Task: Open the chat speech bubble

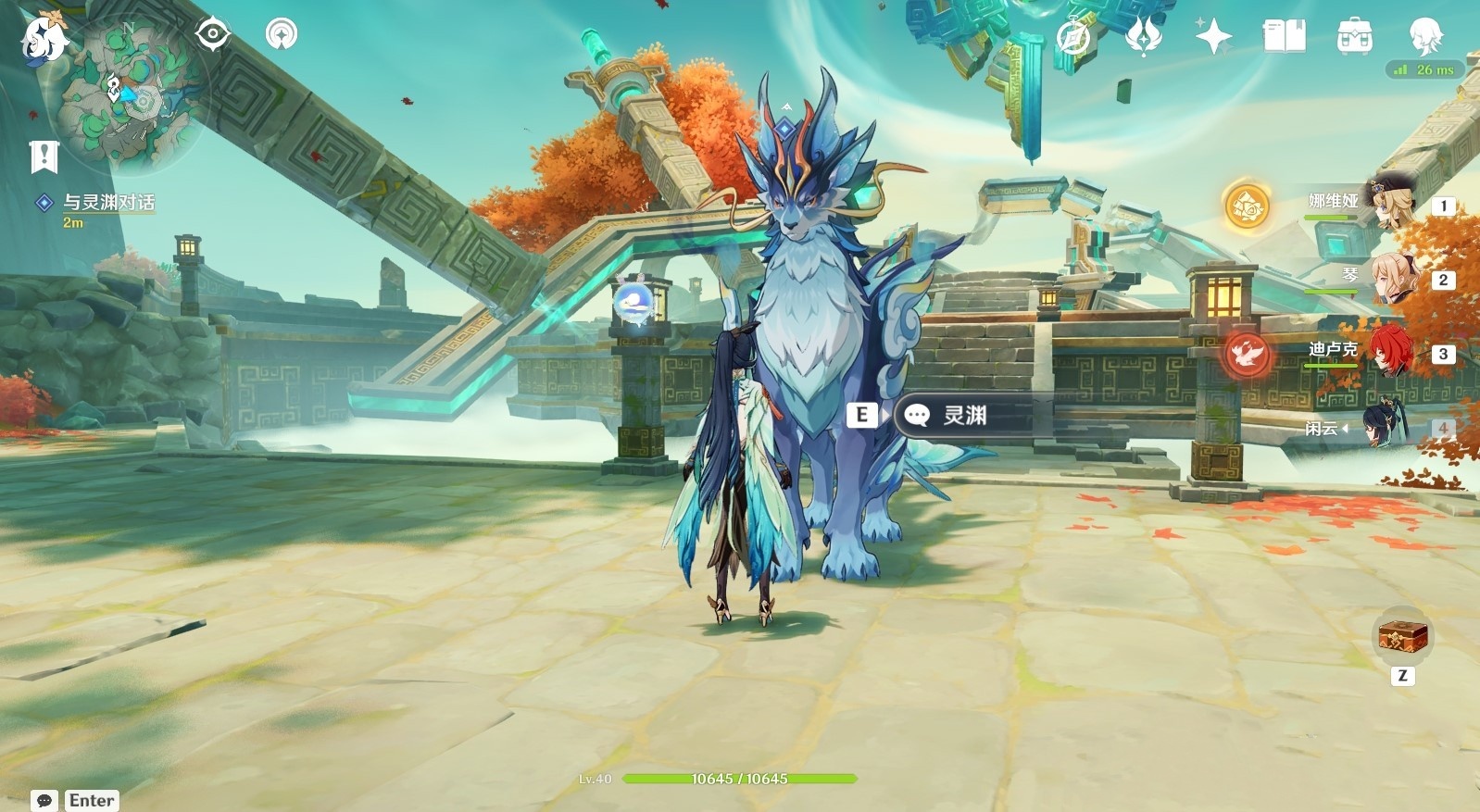Action: coord(44,801)
